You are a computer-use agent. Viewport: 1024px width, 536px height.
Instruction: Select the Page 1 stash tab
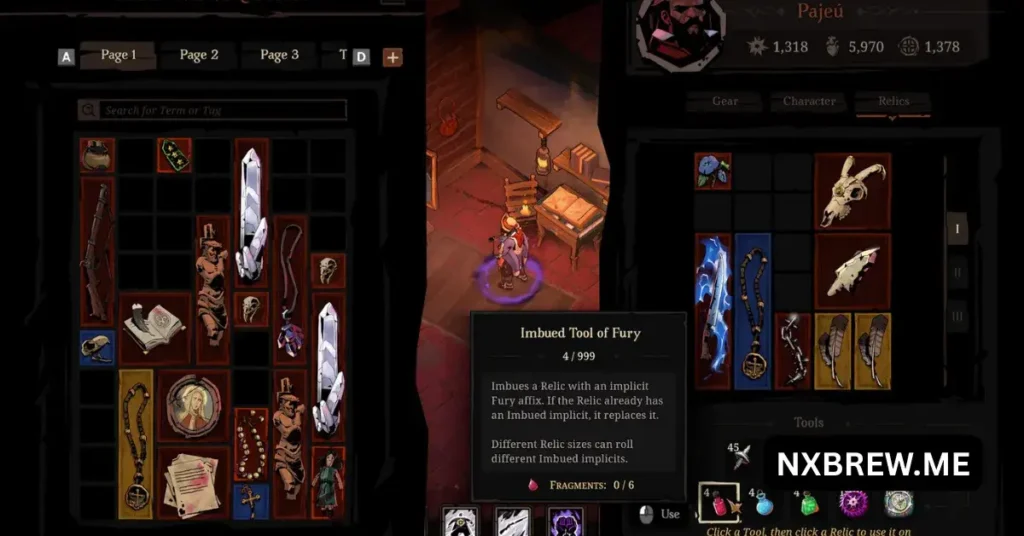118,55
